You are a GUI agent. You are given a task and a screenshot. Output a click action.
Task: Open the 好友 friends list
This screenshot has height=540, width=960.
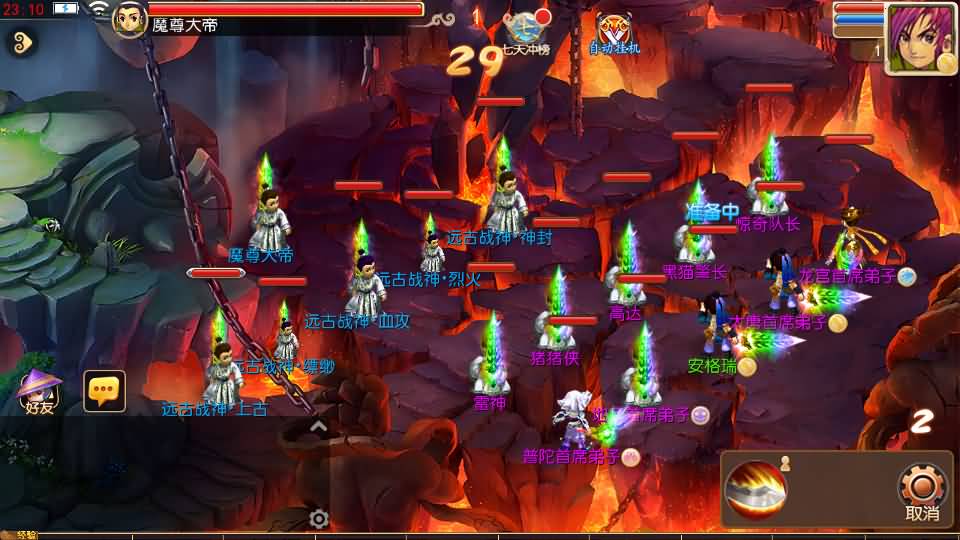40,390
